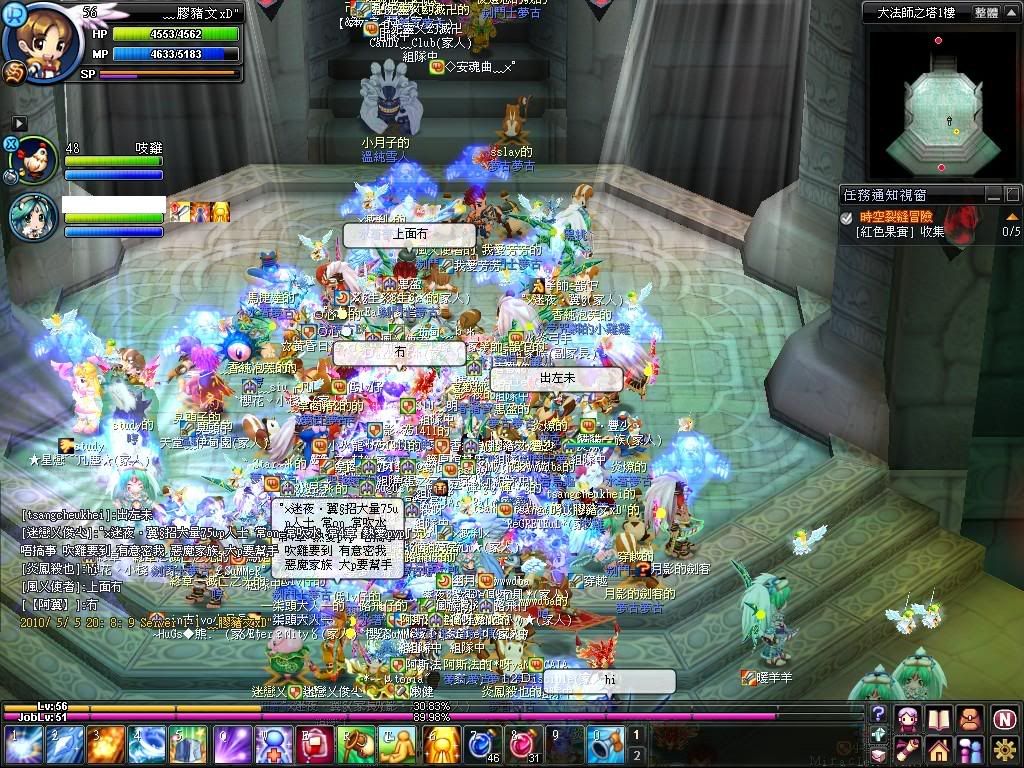Screen dimensions: 1024x768
Task: Open the character portrait menu icon
Action: [x=908, y=718]
